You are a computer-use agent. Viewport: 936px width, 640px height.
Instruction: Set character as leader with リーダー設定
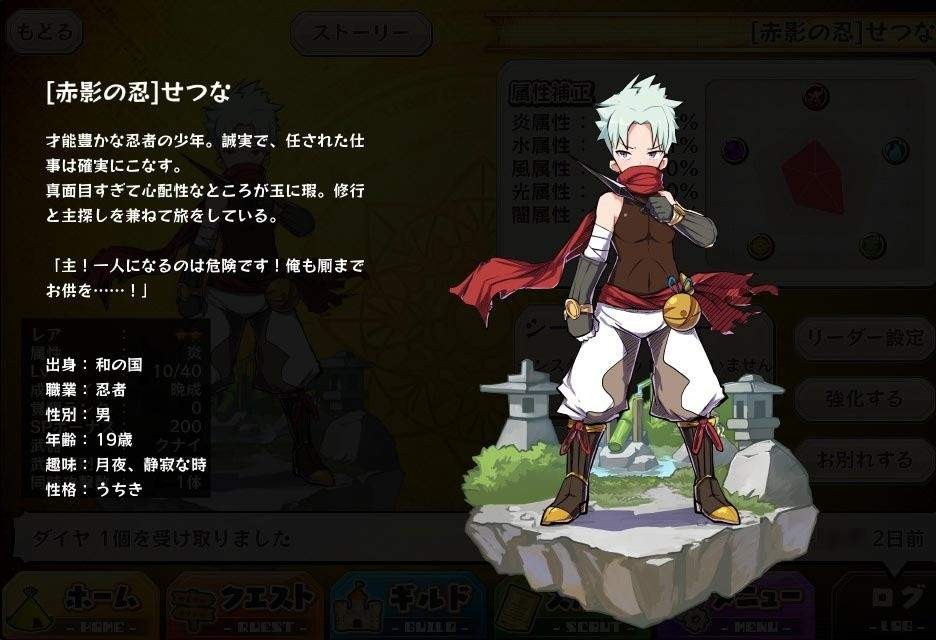[x=864, y=338]
